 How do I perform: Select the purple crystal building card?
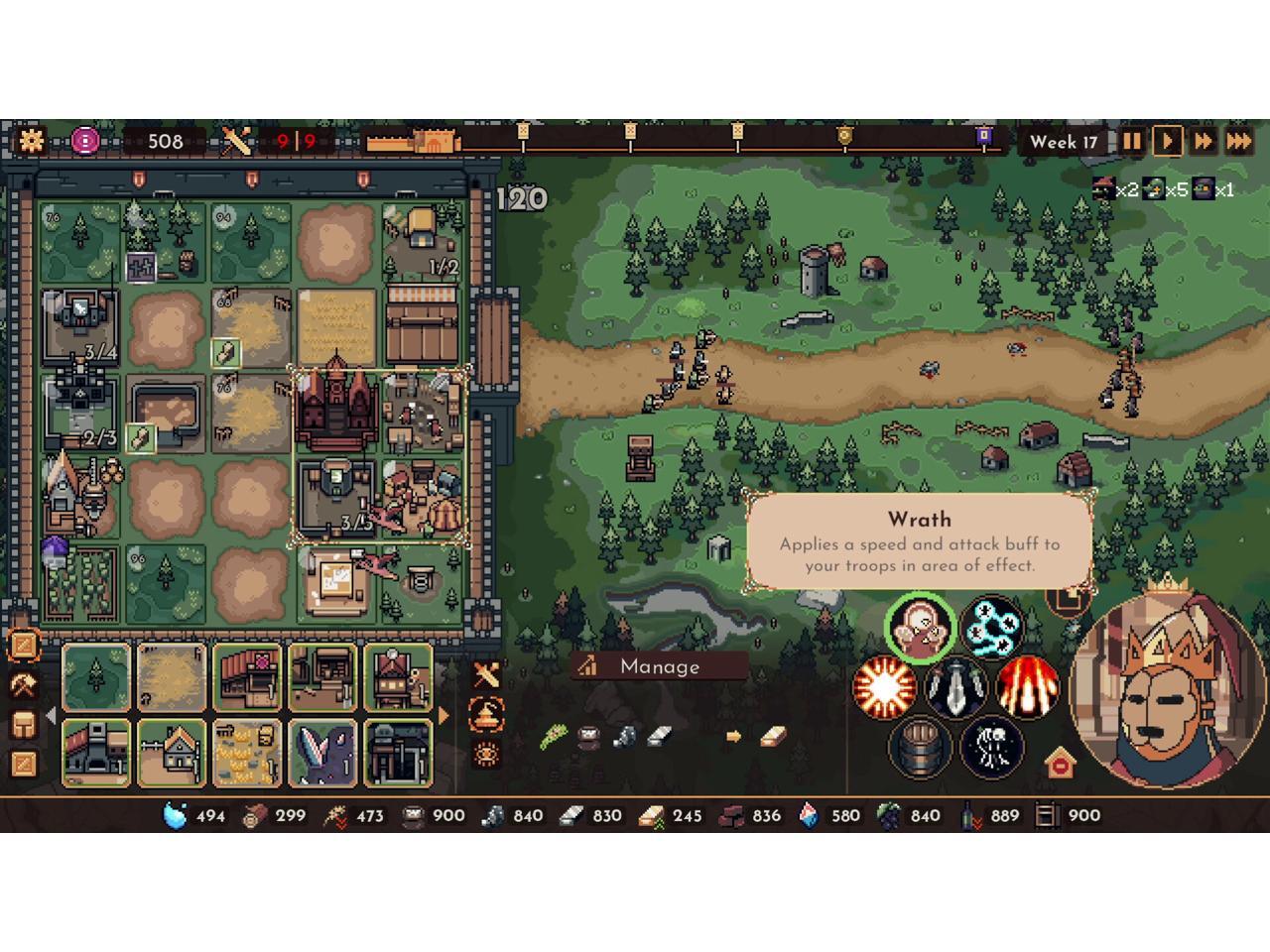point(322,753)
